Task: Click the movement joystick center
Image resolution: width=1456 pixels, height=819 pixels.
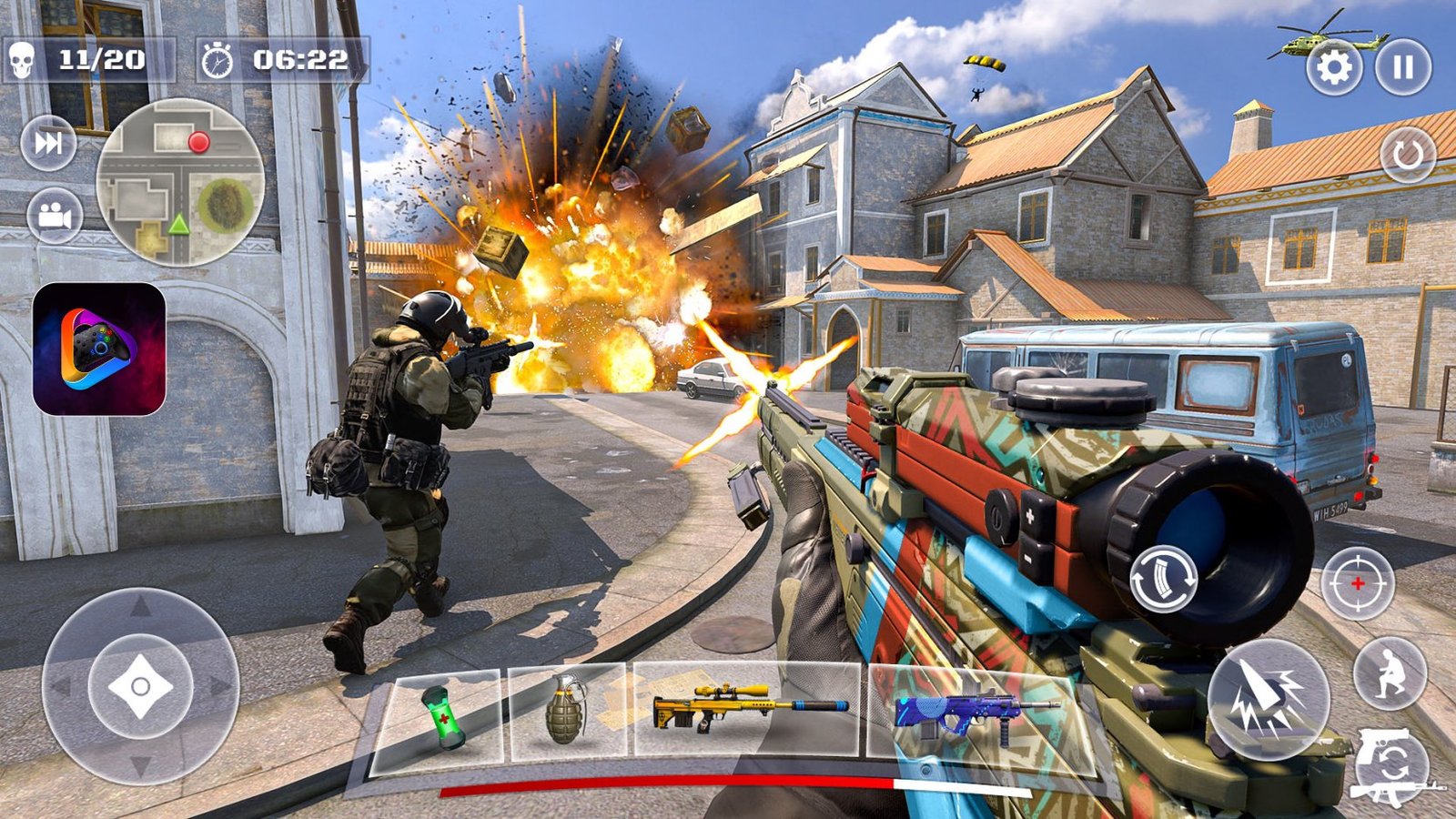Action: click(x=140, y=686)
